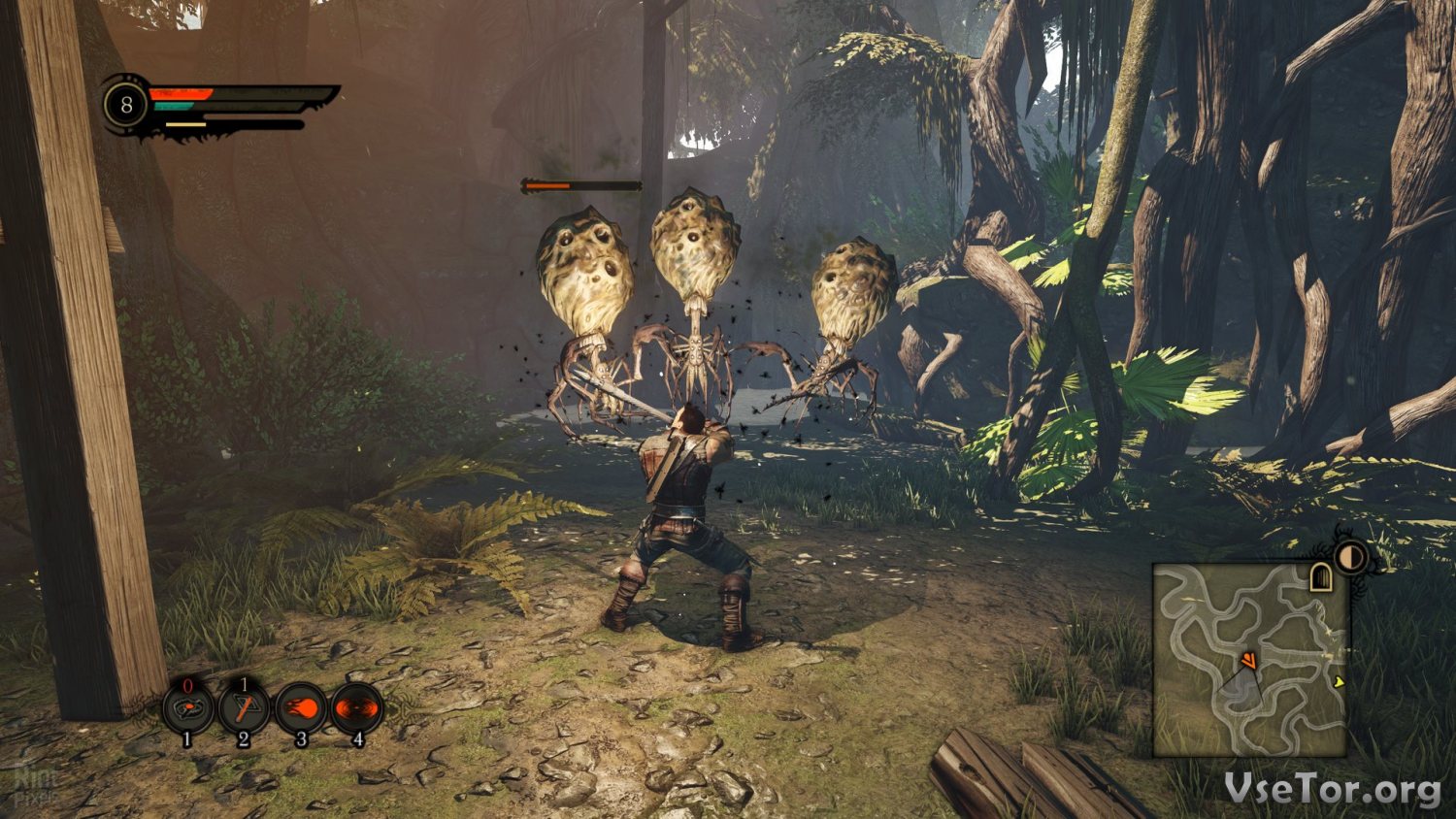The width and height of the screenshot is (1456, 819).
Task: Click the half-moon day-night icon above the minimap
Action: (1351, 557)
